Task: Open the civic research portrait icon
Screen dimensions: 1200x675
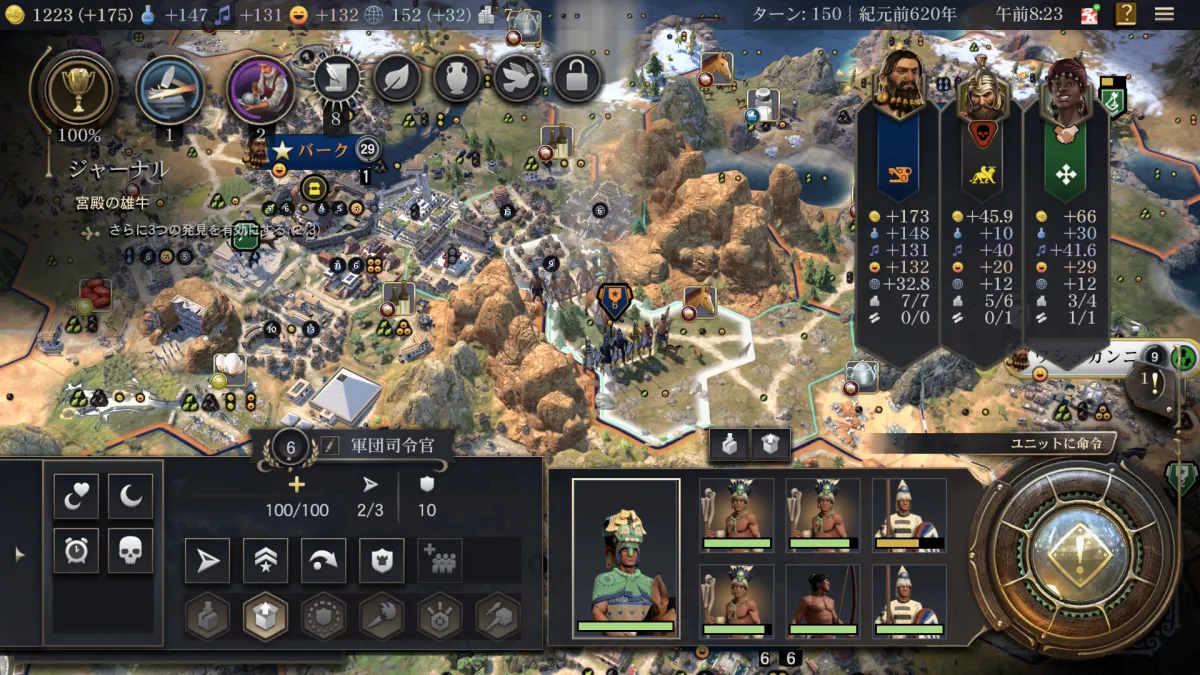Action: click(x=260, y=90)
